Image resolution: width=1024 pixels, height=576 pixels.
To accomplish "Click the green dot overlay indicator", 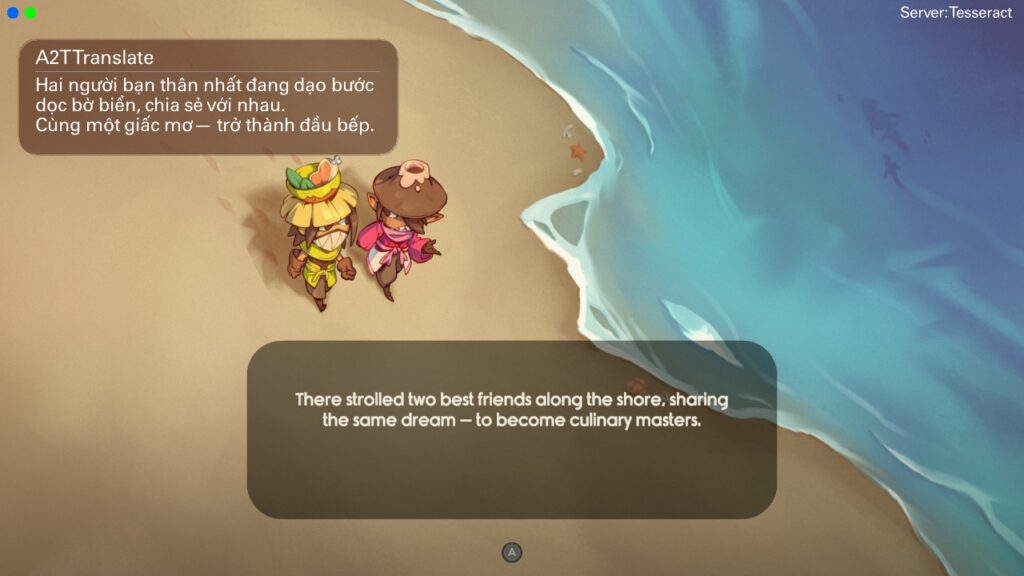I will coord(31,13).
